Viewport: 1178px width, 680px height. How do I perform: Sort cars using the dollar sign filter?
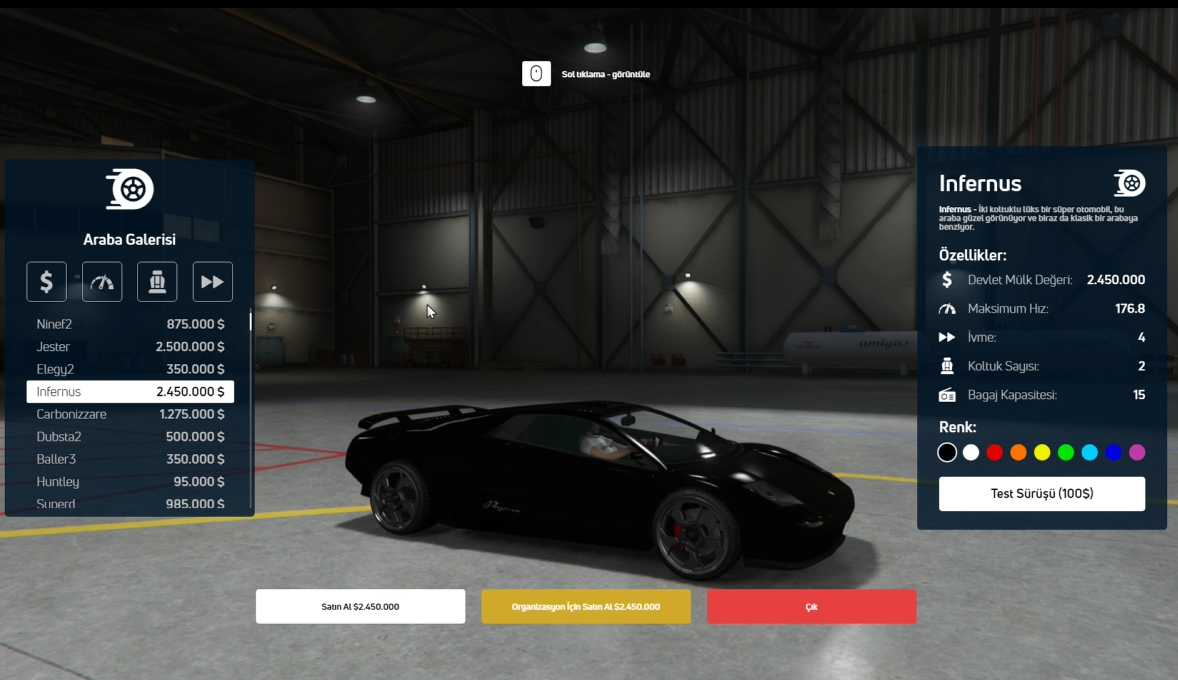[x=47, y=282]
